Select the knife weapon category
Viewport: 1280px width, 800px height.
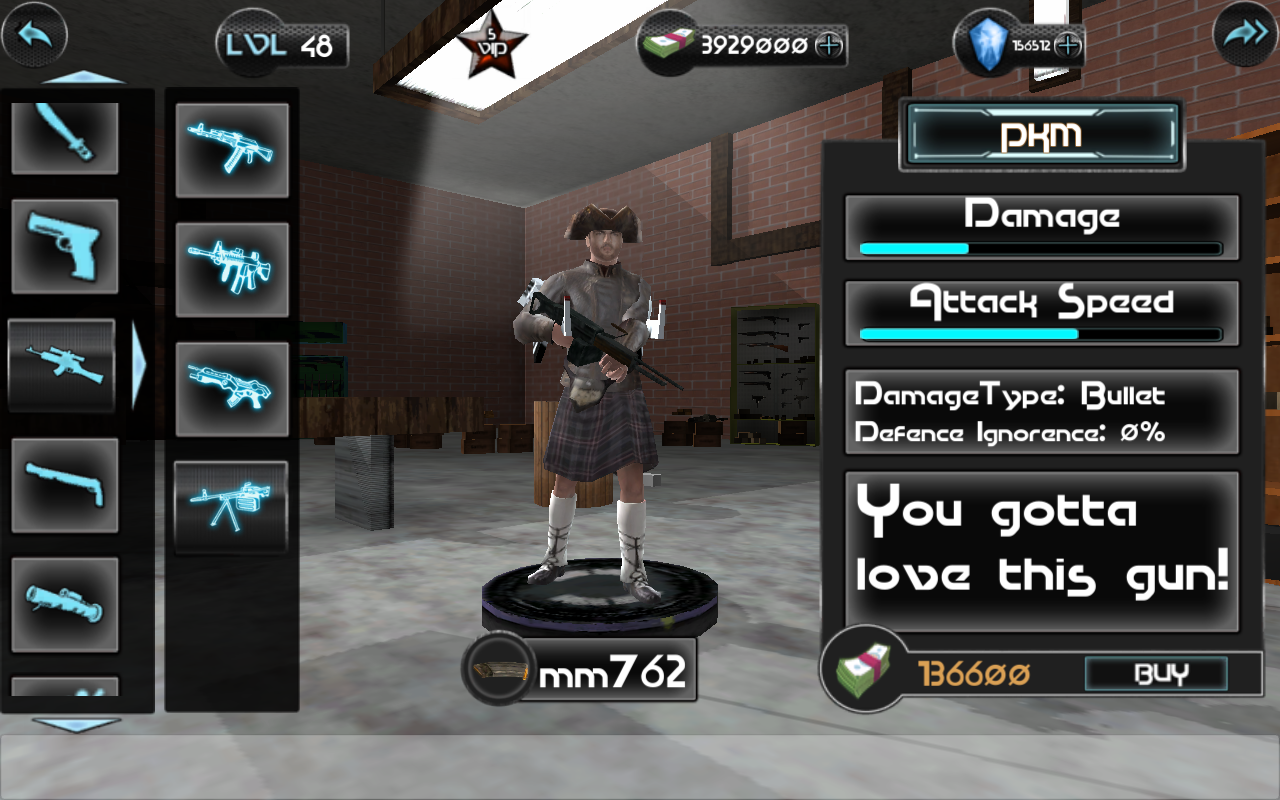pyautogui.click(x=63, y=136)
